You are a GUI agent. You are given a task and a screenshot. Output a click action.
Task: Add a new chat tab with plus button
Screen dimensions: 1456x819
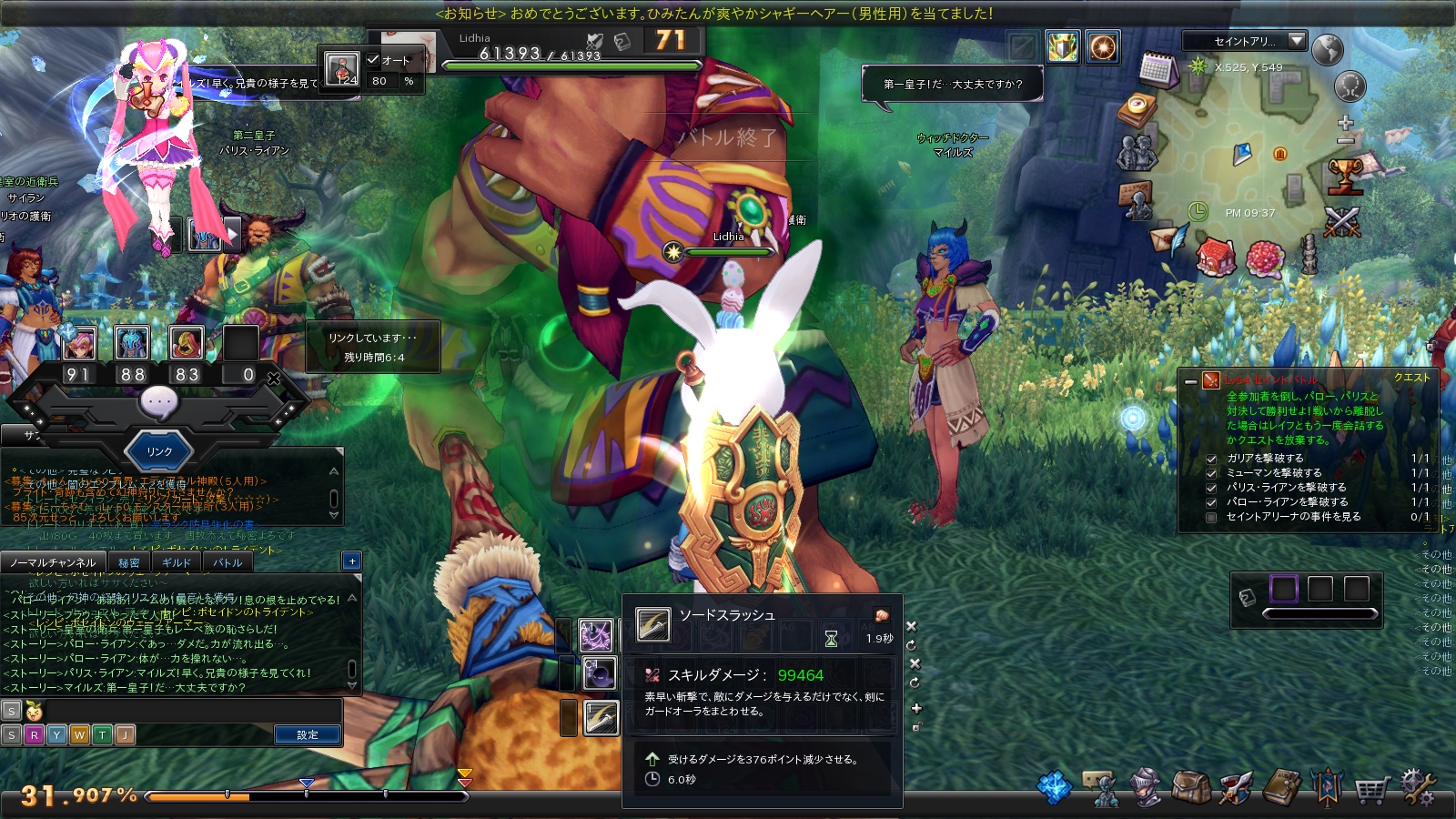[x=352, y=561]
